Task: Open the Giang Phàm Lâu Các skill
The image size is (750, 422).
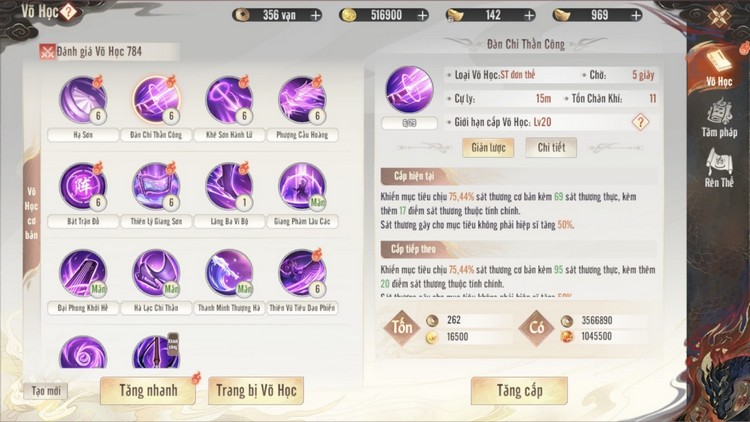Action: pyautogui.click(x=301, y=186)
